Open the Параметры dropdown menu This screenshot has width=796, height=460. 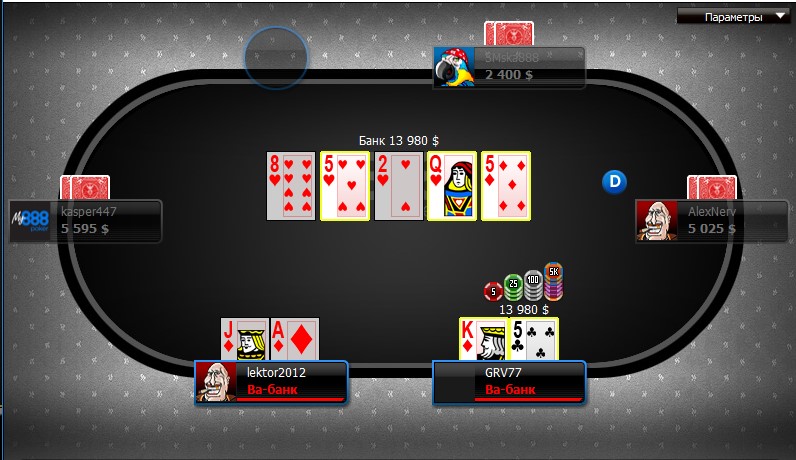[733, 16]
